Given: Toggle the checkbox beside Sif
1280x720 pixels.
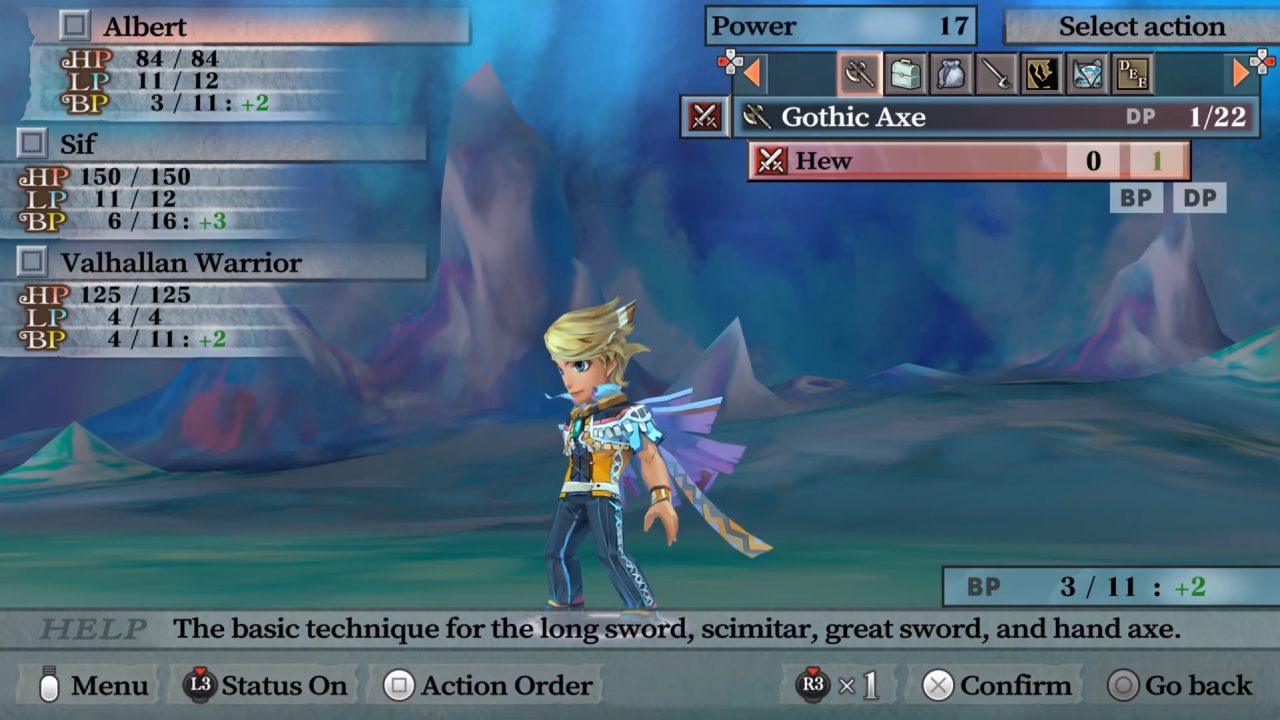Looking at the screenshot, I should coord(32,144).
